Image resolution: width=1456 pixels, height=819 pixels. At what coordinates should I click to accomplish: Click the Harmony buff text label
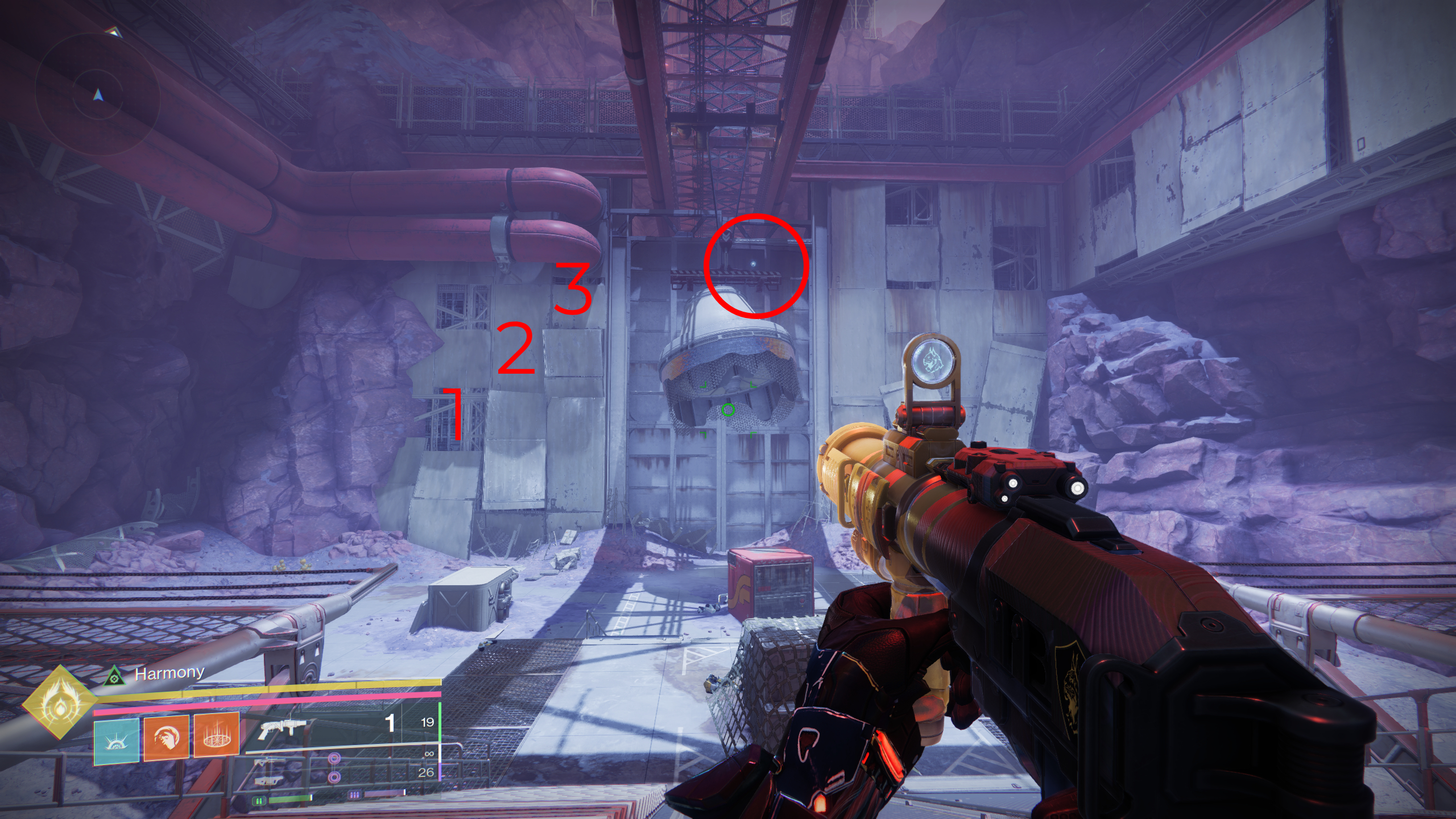click(x=168, y=673)
